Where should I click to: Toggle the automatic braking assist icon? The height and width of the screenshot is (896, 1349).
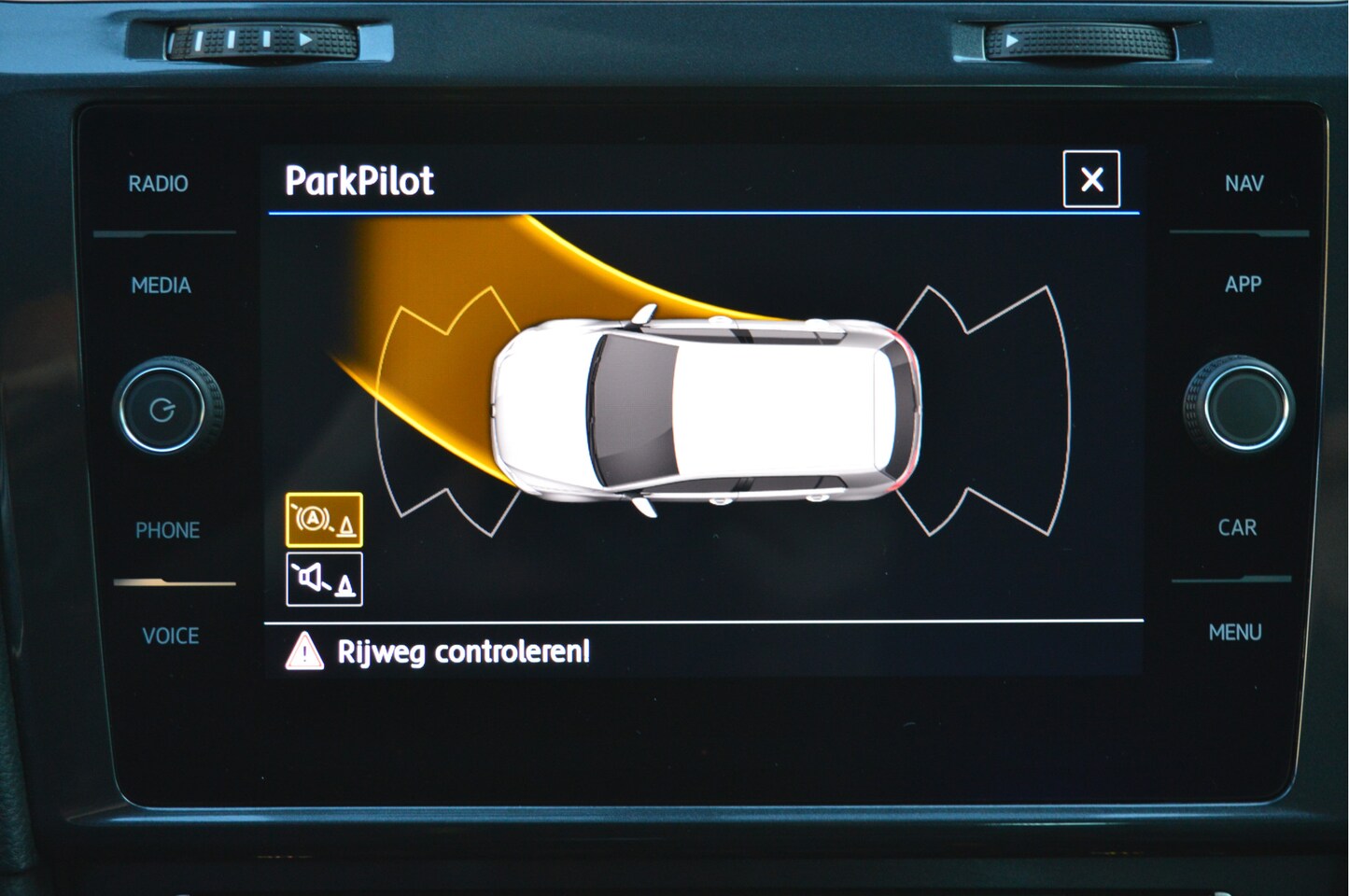324,520
